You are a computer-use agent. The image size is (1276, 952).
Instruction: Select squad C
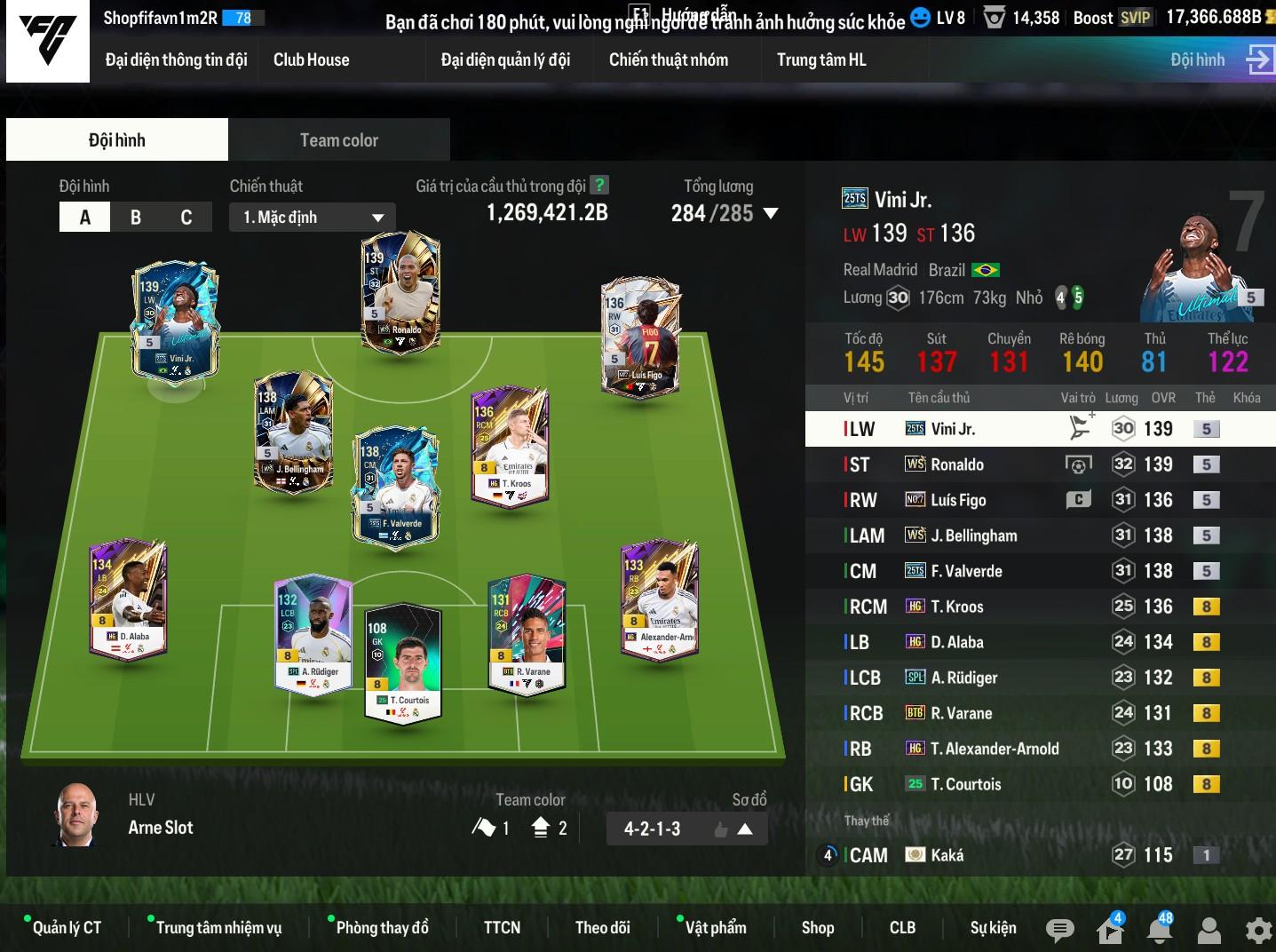pos(186,218)
